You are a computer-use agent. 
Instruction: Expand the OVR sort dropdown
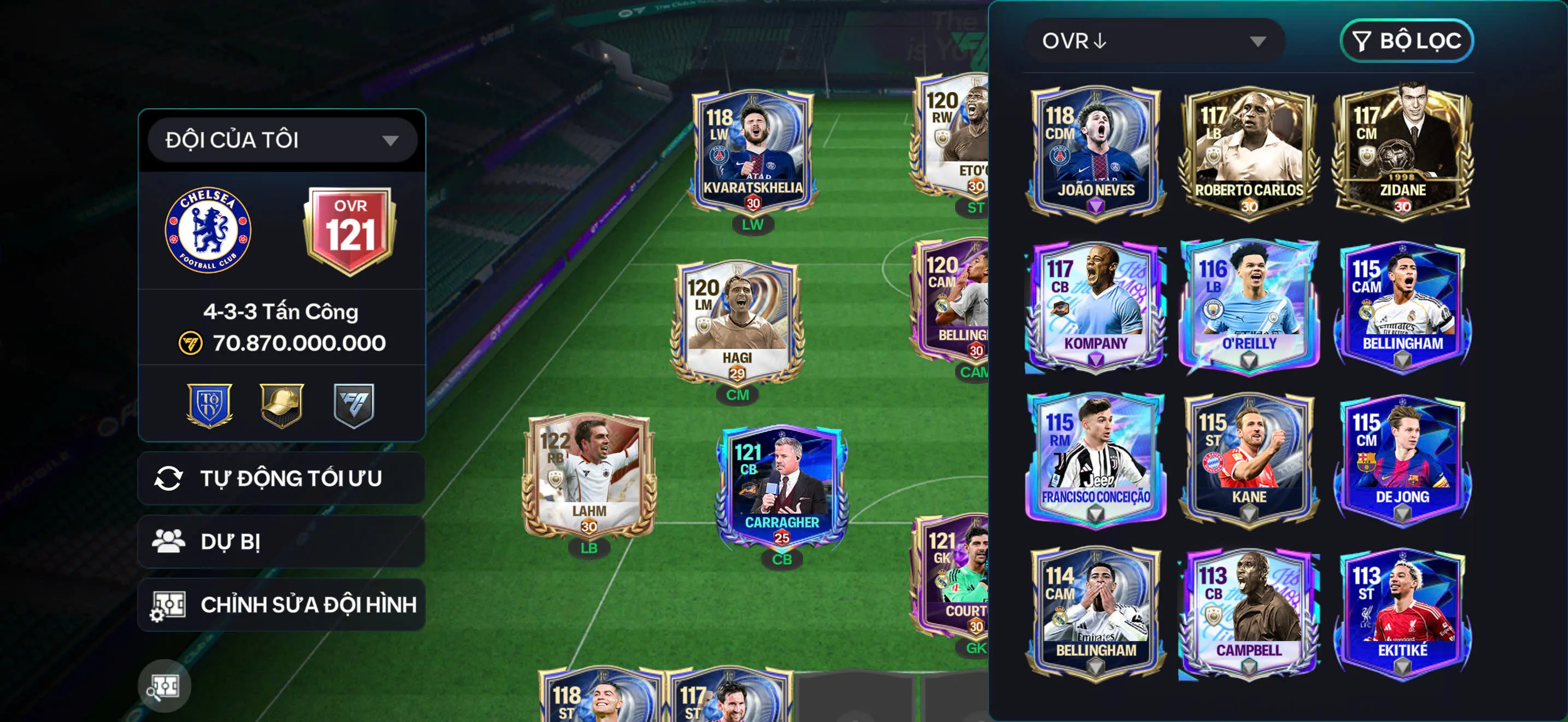[x=1155, y=41]
